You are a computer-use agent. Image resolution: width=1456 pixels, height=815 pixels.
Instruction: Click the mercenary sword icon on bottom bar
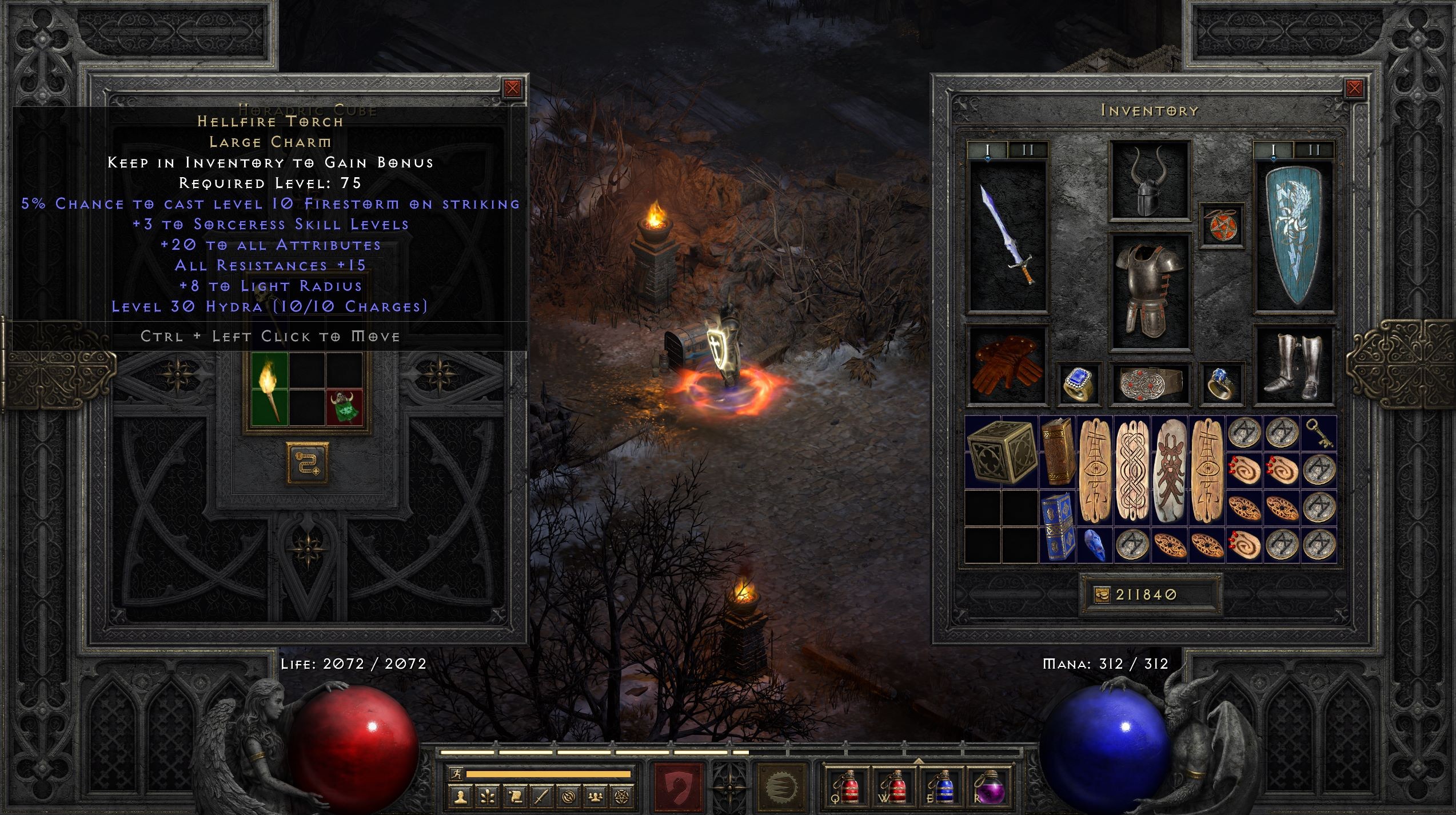point(541,796)
